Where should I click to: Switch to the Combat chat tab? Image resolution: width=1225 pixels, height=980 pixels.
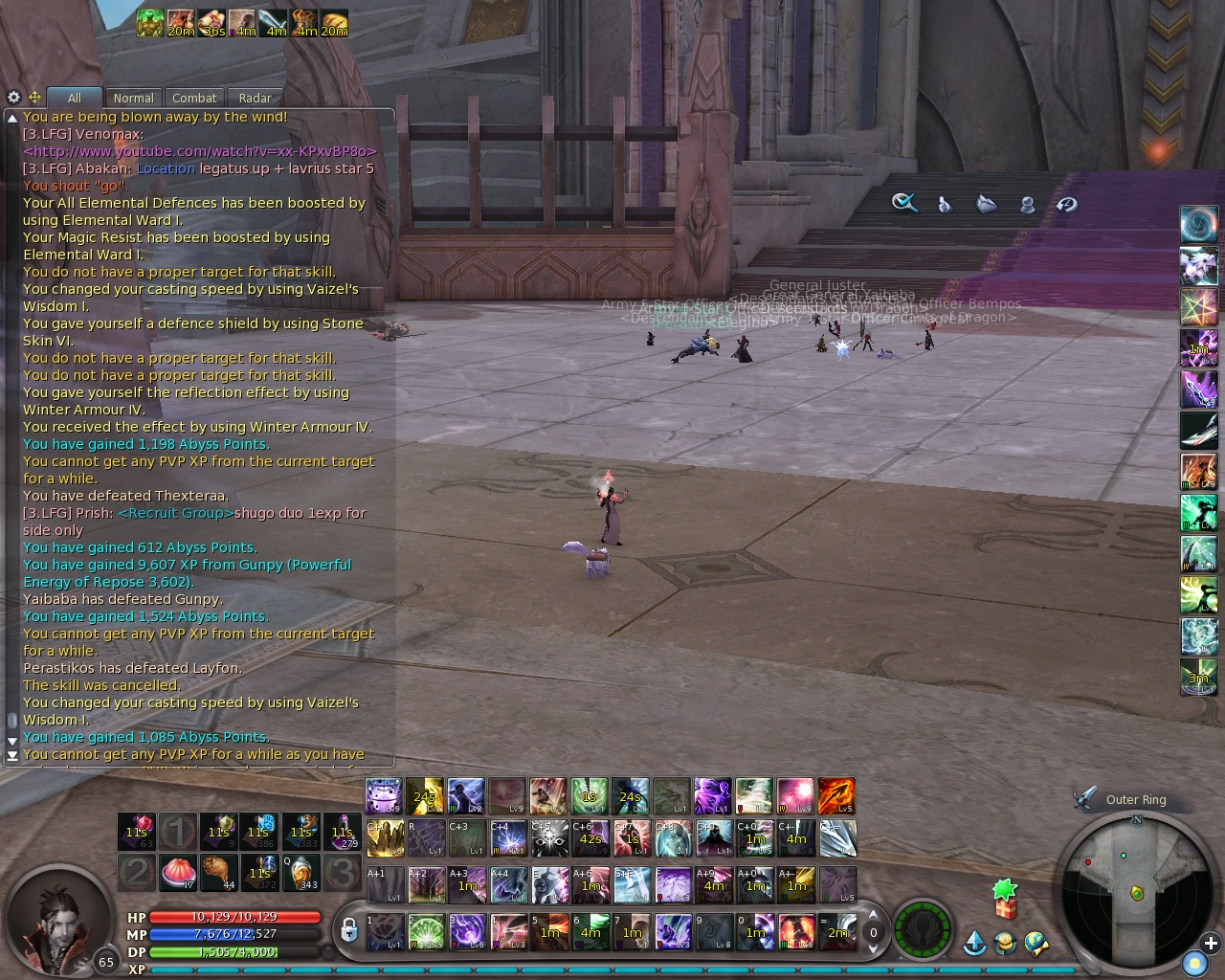pos(194,97)
